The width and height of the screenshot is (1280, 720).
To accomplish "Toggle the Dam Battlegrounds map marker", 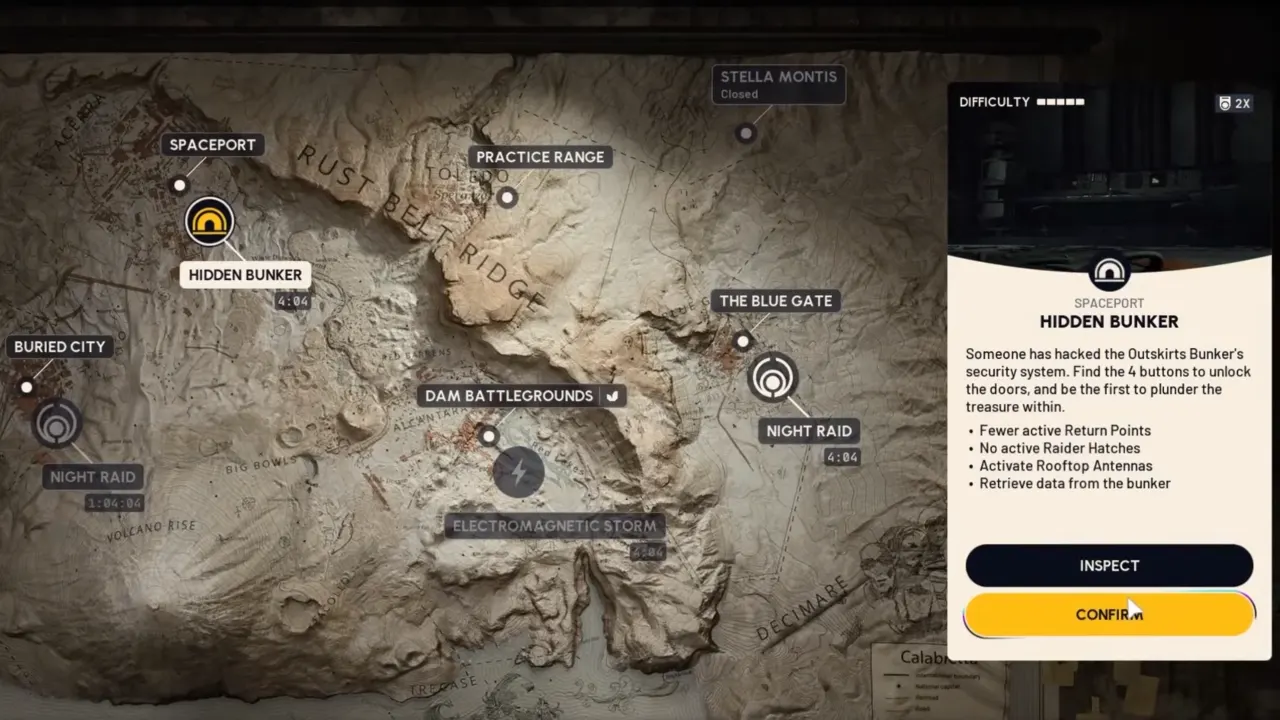I will (488, 436).
